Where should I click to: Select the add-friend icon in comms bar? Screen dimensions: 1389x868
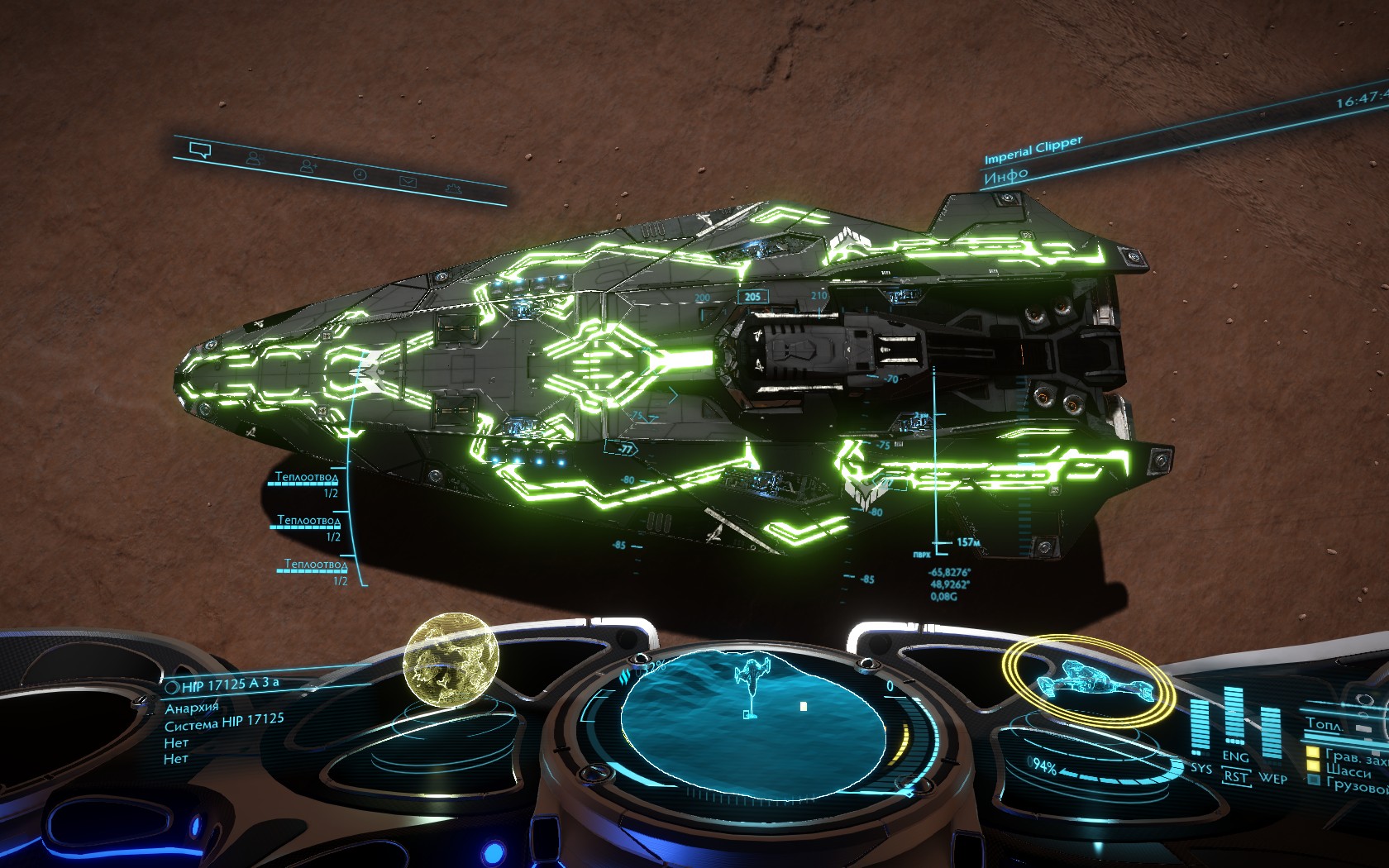pos(308,166)
